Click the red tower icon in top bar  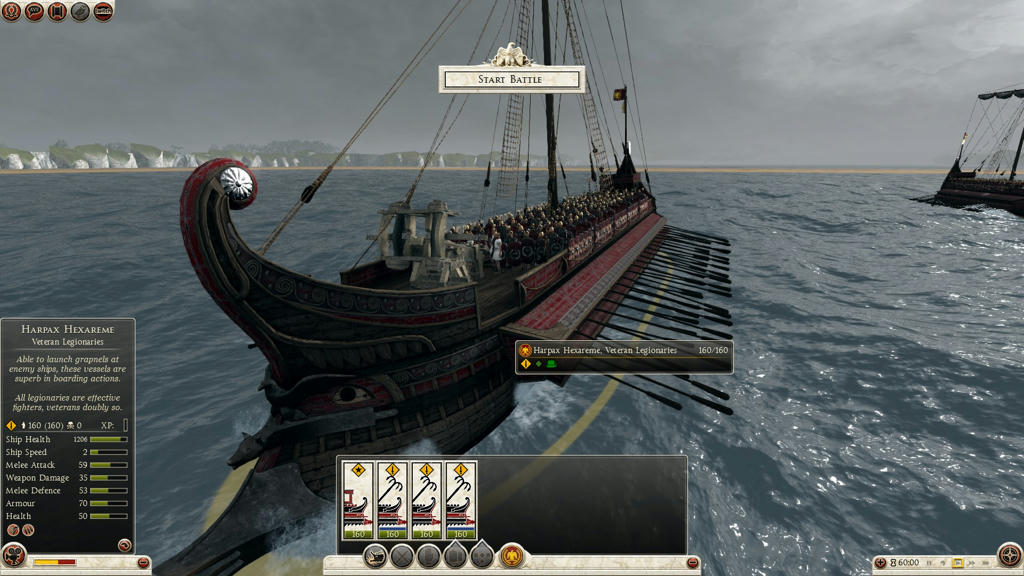(57, 12)
